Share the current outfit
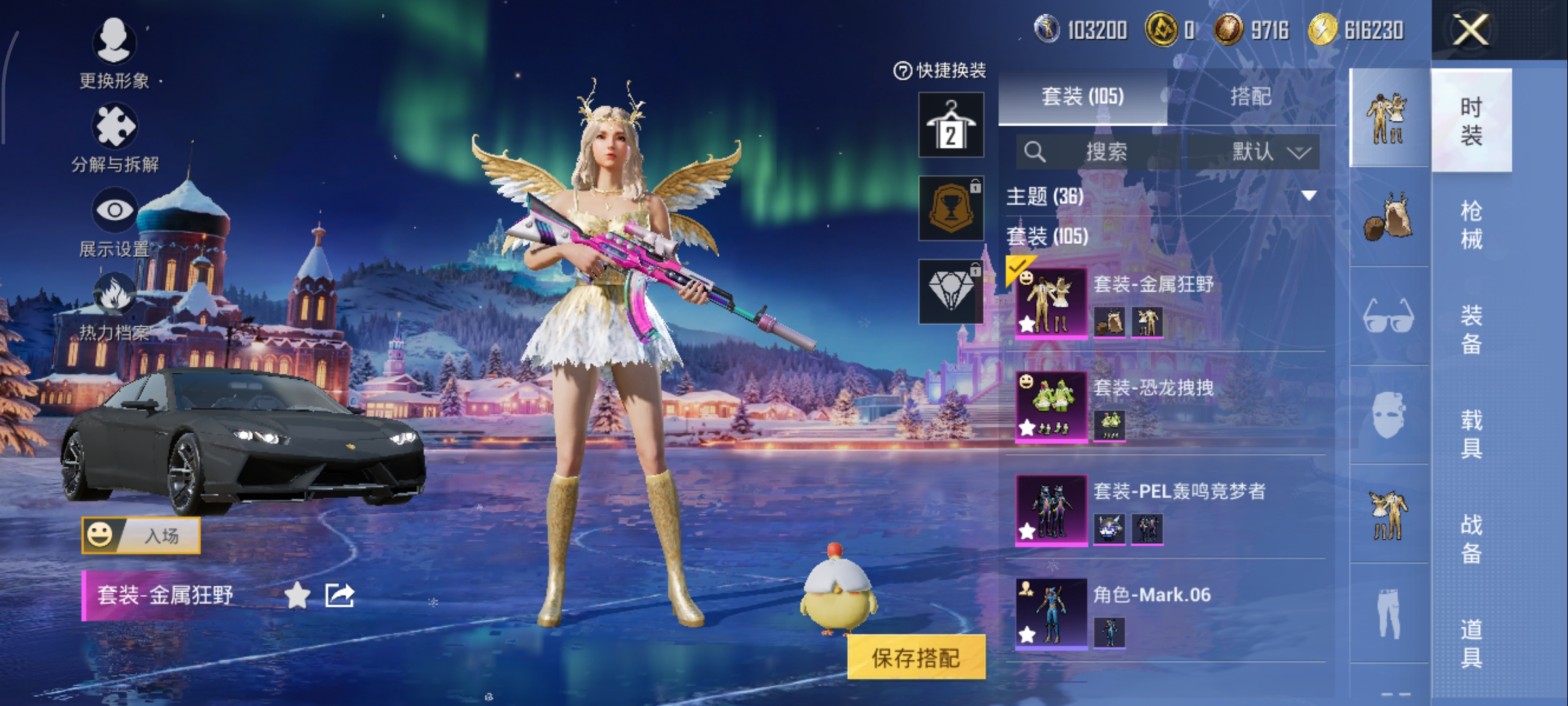1568x706 pixels. (x=340, y=596)
